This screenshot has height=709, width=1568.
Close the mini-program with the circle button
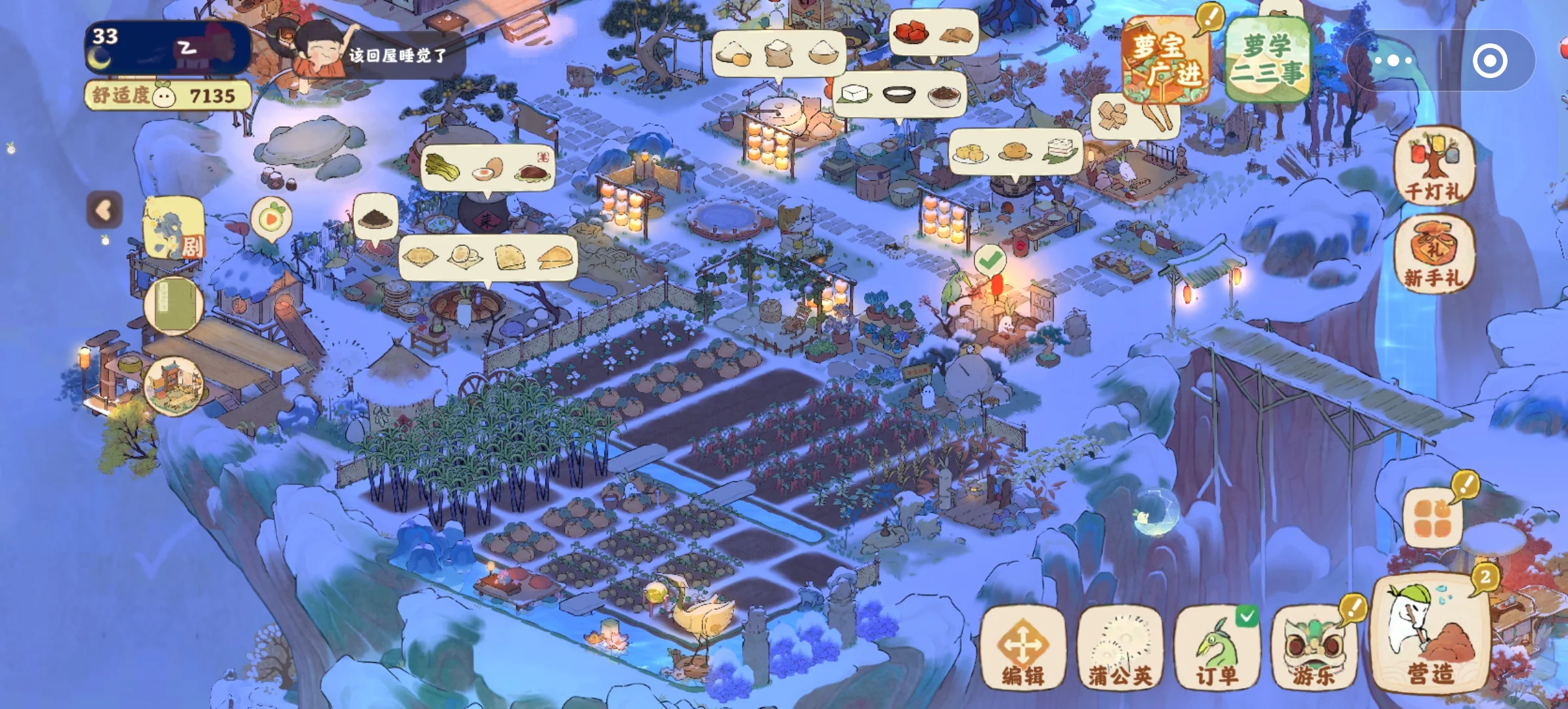[1489, 61]
